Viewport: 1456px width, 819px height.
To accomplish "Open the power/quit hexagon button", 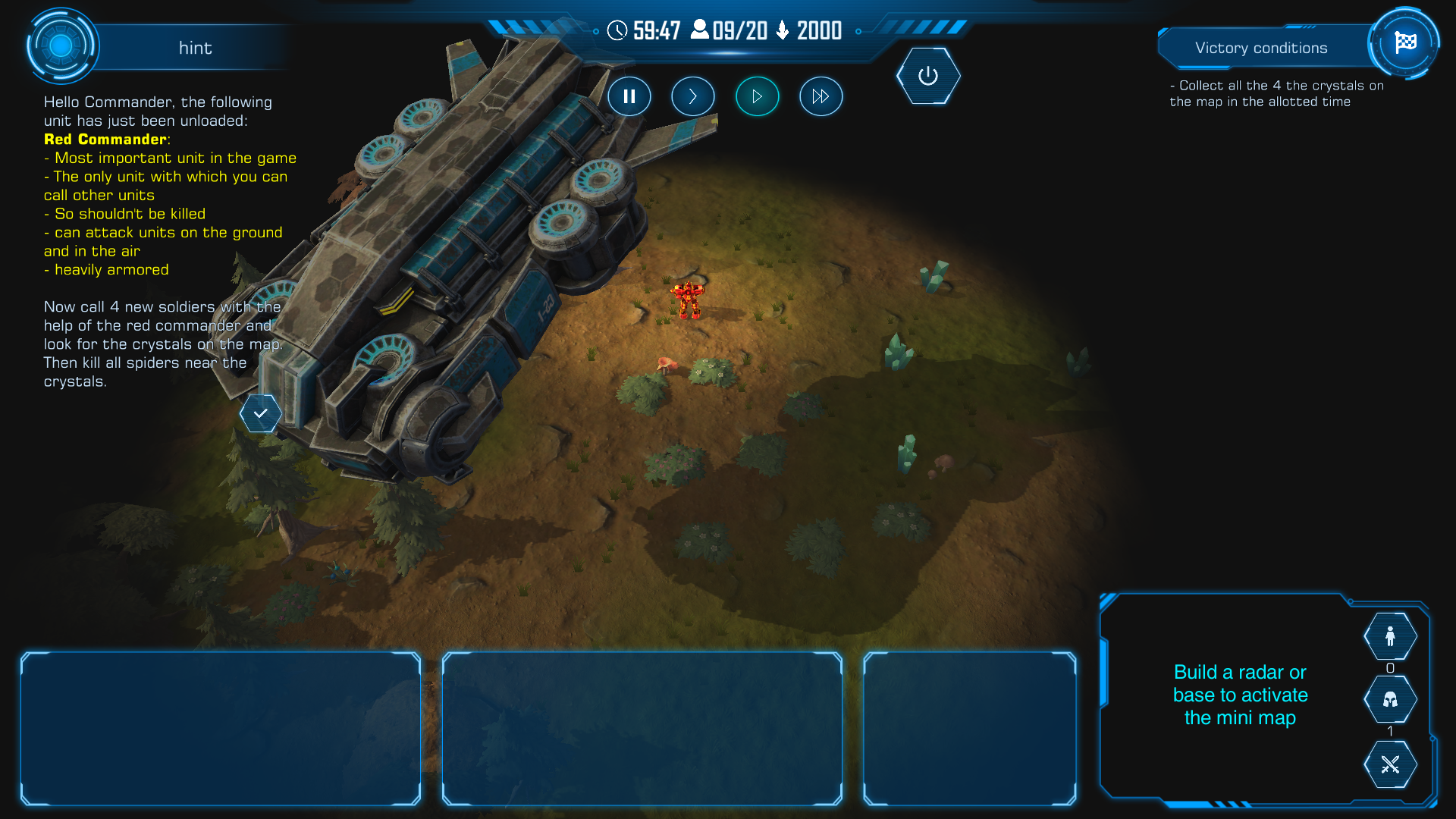I will (x=928, y=76).
